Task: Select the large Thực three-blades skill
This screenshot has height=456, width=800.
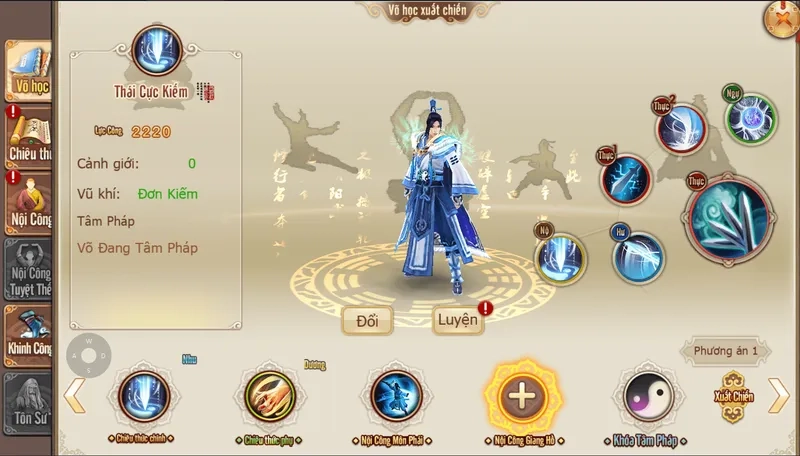Action: point(728,218)
